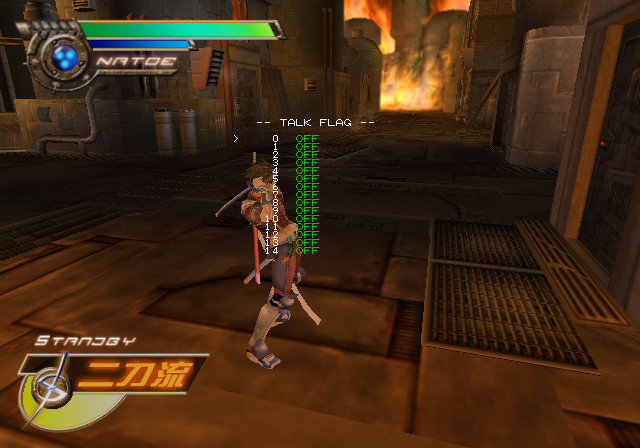640x448 pixels.
Task: Select talk flag 8 entry
Action: [306, 202]
